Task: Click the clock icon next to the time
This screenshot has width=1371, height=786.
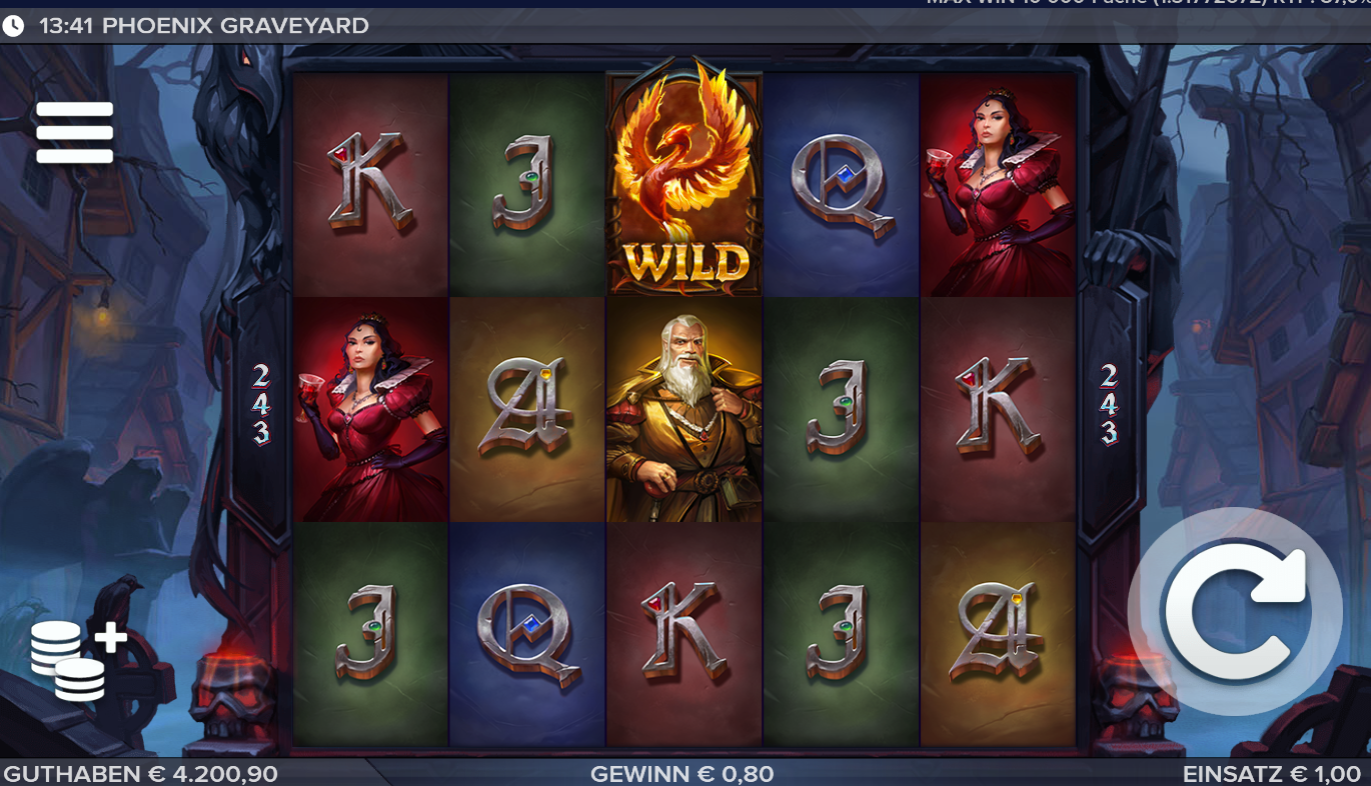Action: point(11,25)
